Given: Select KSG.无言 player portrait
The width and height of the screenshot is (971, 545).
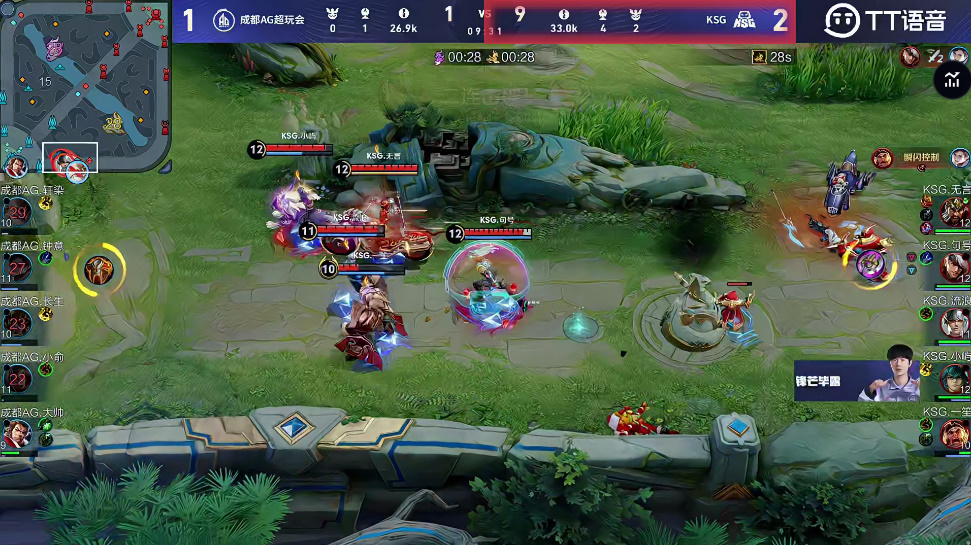Looking at the screenshot, I should [x=954, y=211].
